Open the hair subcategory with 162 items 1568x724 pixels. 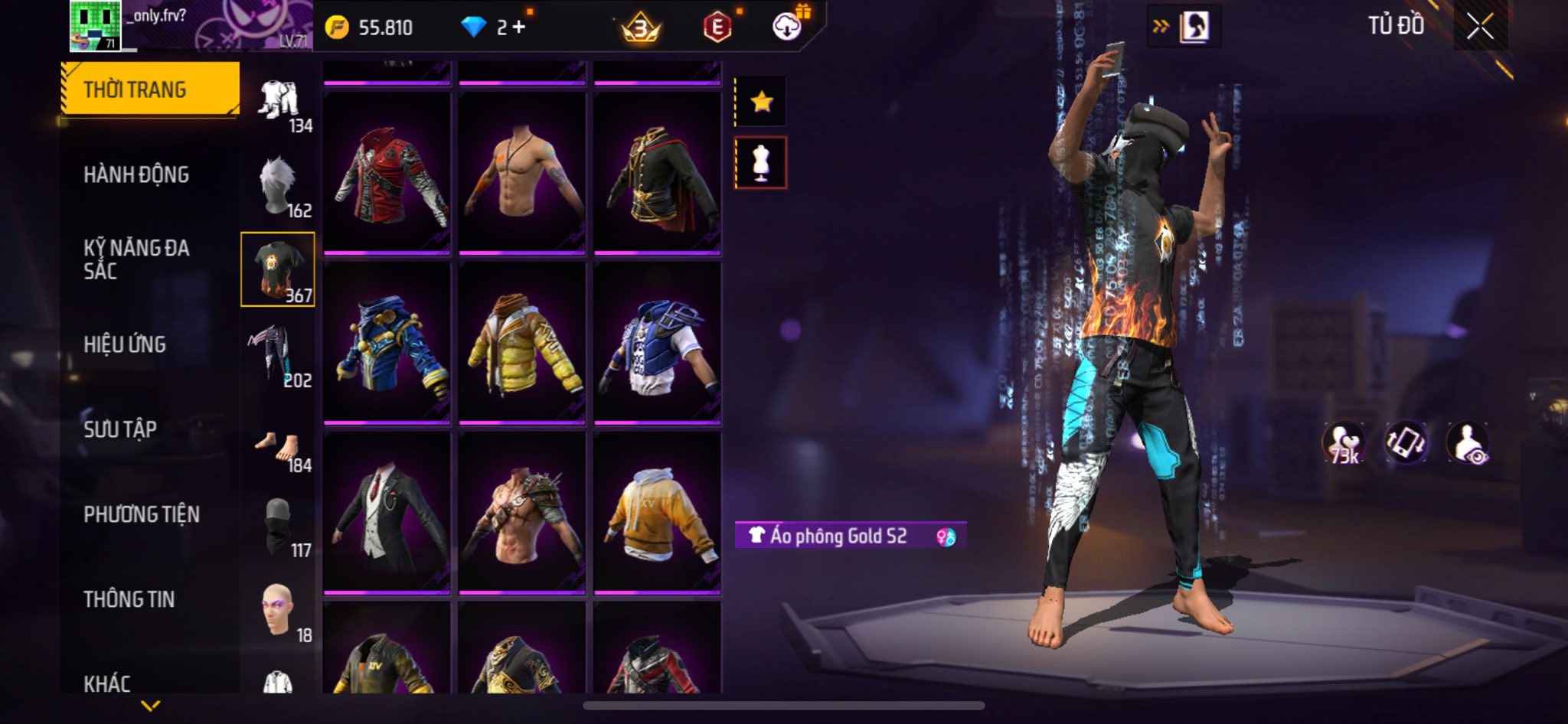tap(278, 186)
